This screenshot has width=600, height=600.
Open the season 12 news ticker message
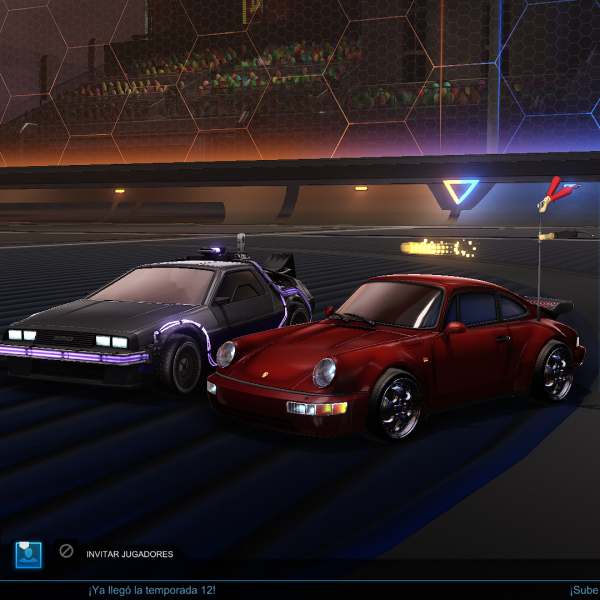[x=152, y=590]
